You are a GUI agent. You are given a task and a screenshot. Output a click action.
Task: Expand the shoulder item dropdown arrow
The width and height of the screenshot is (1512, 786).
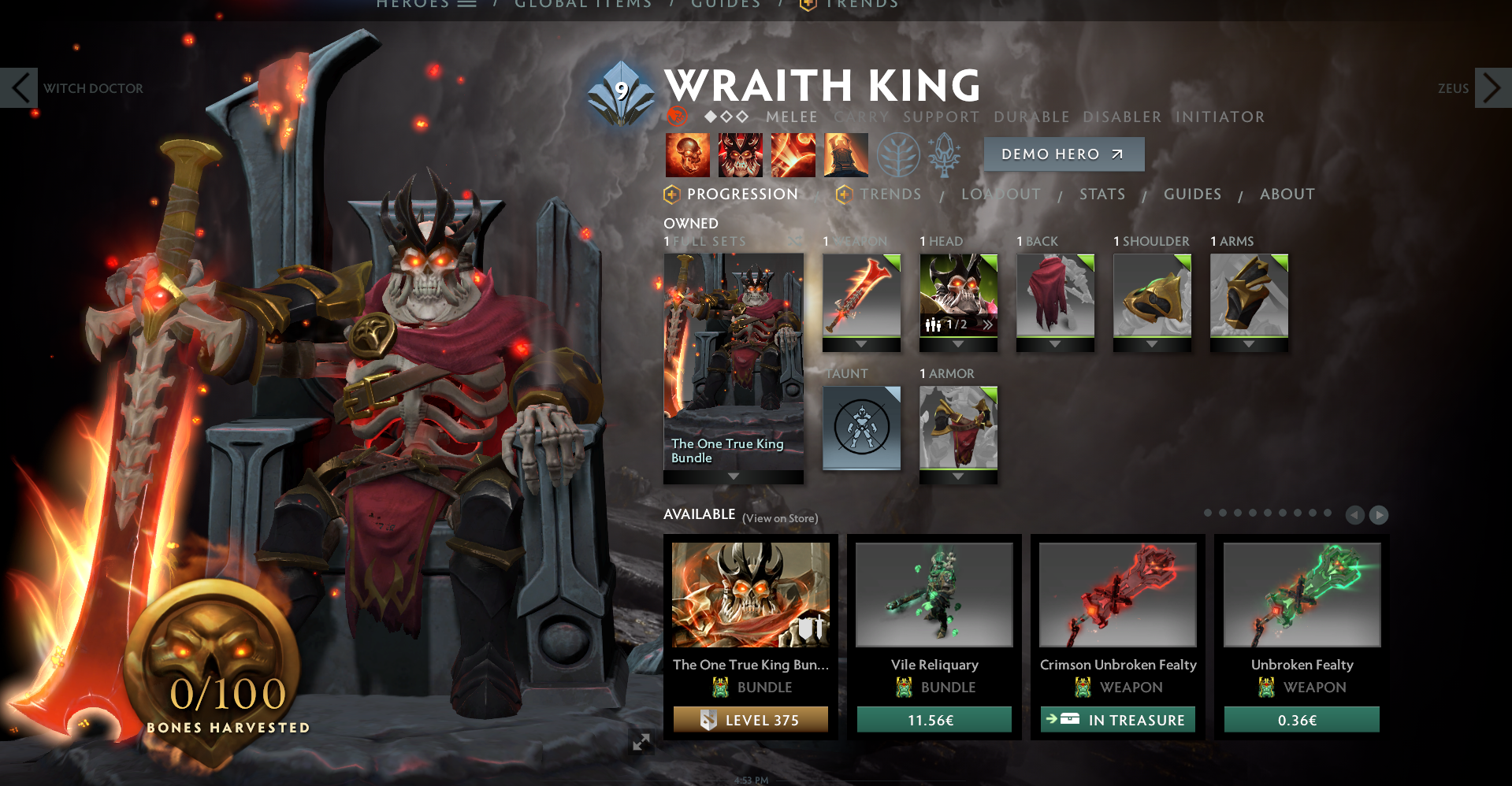tap(1153, 345)
